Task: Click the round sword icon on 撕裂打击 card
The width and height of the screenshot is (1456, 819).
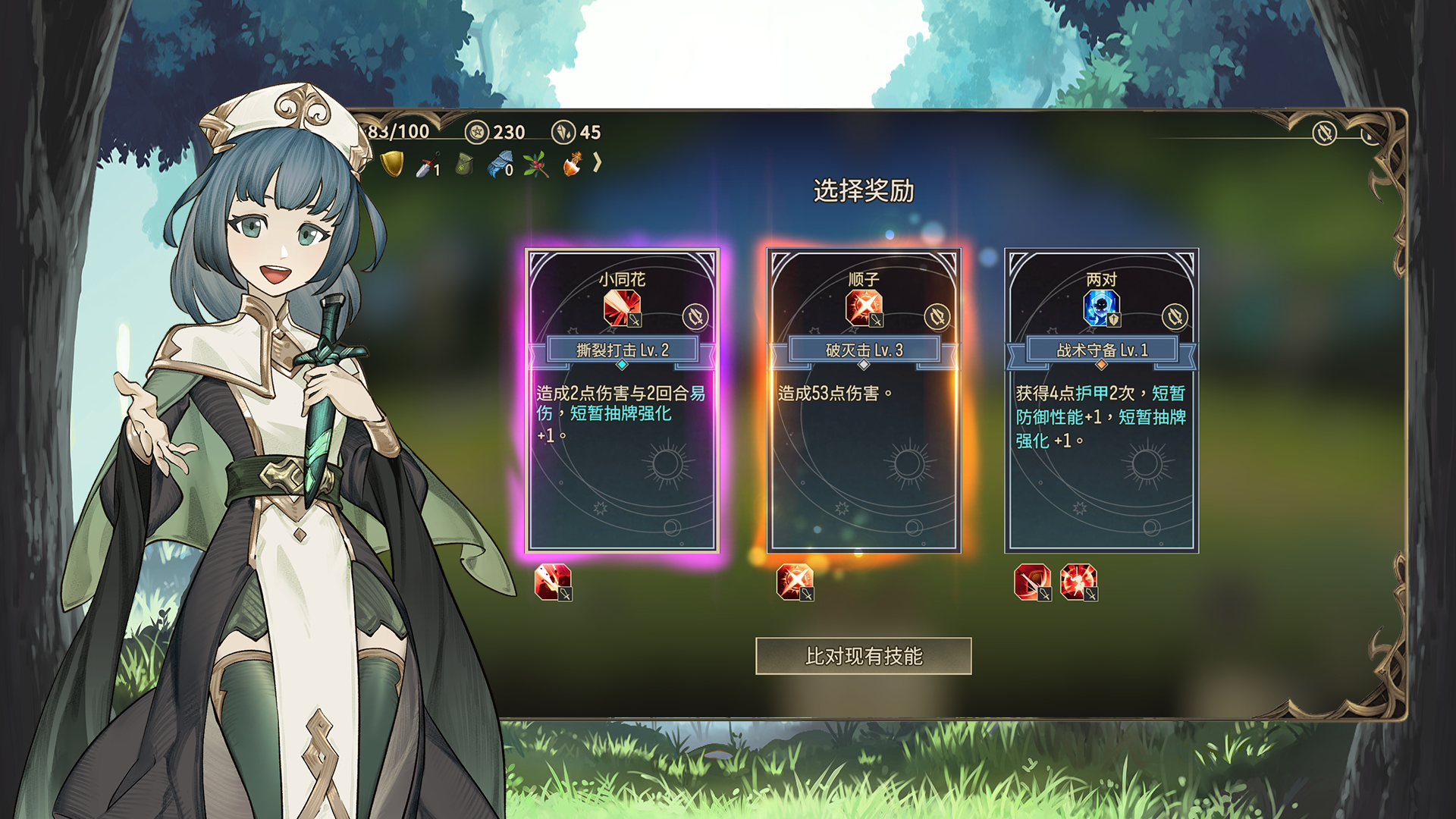Action: point(695,316)
